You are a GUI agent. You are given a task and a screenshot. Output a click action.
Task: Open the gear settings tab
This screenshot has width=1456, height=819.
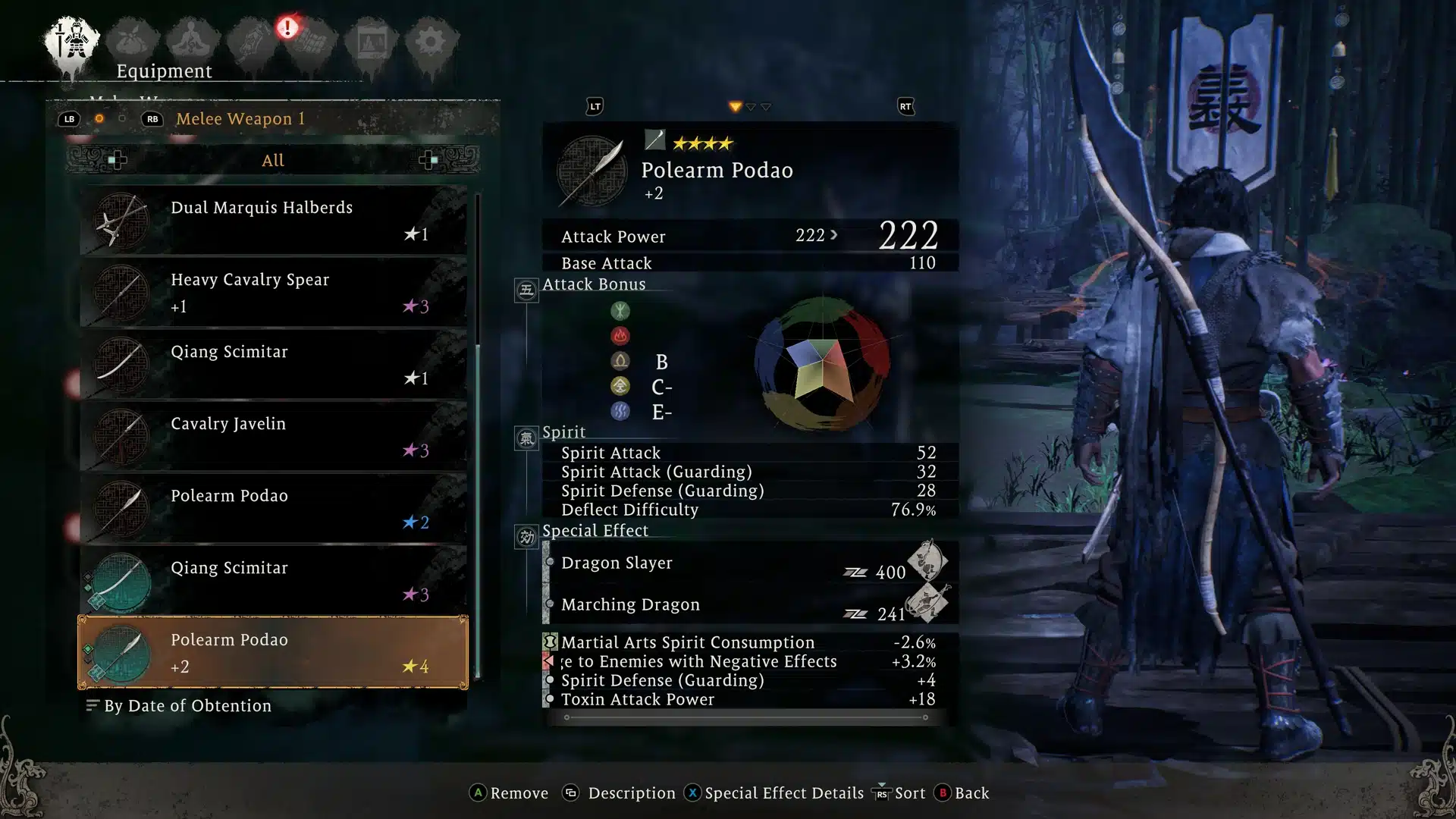pos(430,42)
